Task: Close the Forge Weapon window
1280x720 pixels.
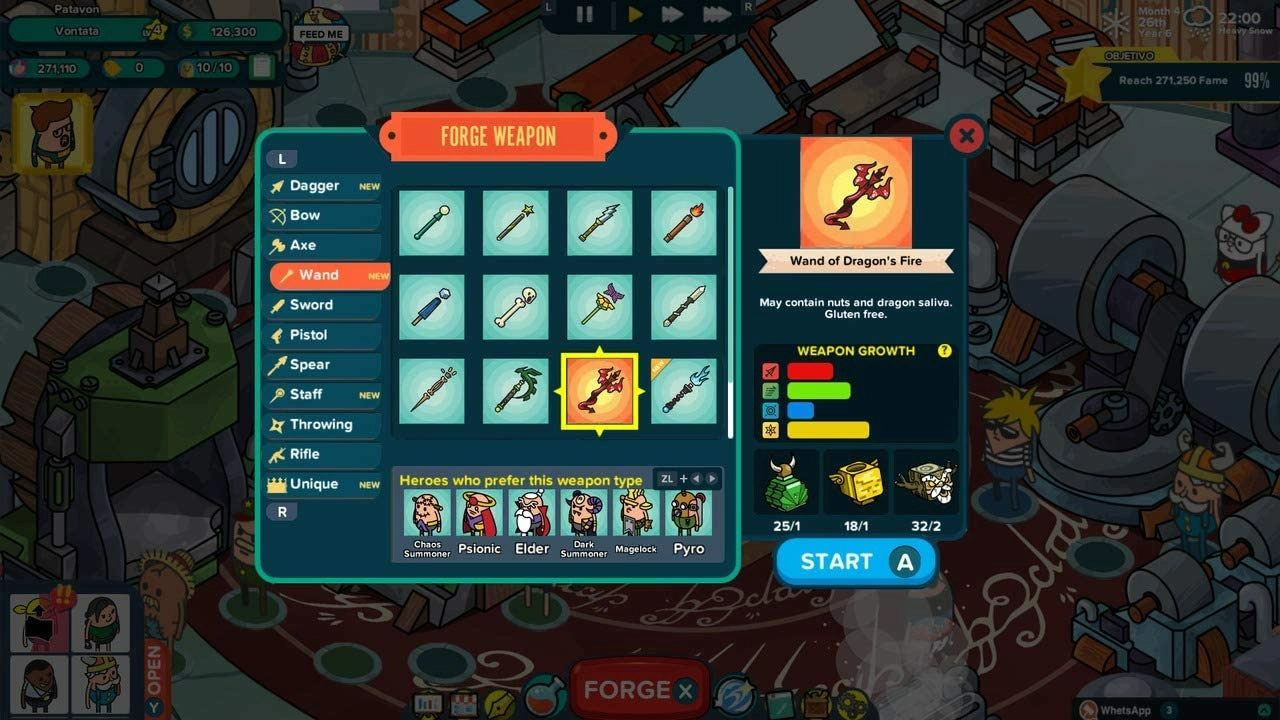Action: click(x=965, y=136)
